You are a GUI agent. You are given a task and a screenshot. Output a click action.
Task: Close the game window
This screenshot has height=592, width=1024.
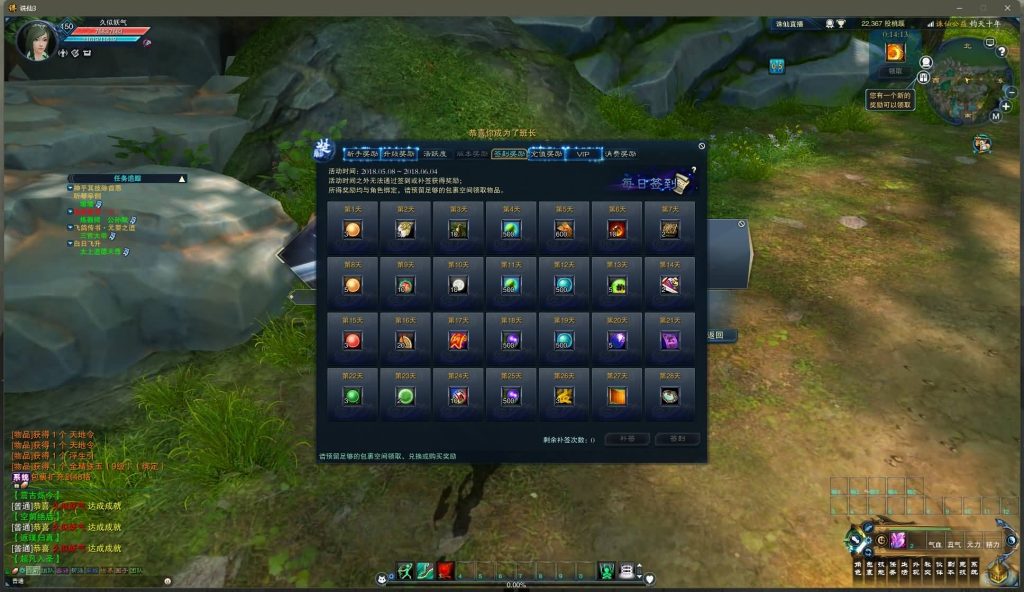pyautogui.click(x=1007, y=7)
